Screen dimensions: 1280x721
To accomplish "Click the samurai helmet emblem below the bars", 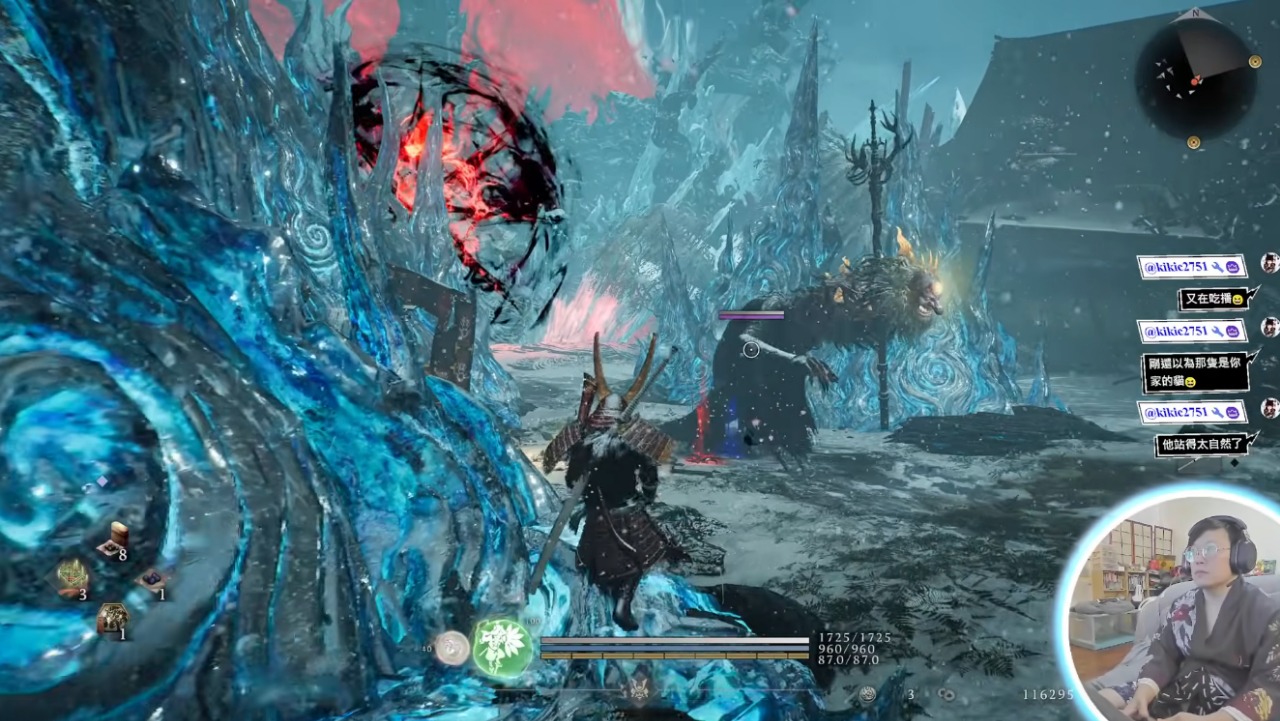I will [637, 689].
